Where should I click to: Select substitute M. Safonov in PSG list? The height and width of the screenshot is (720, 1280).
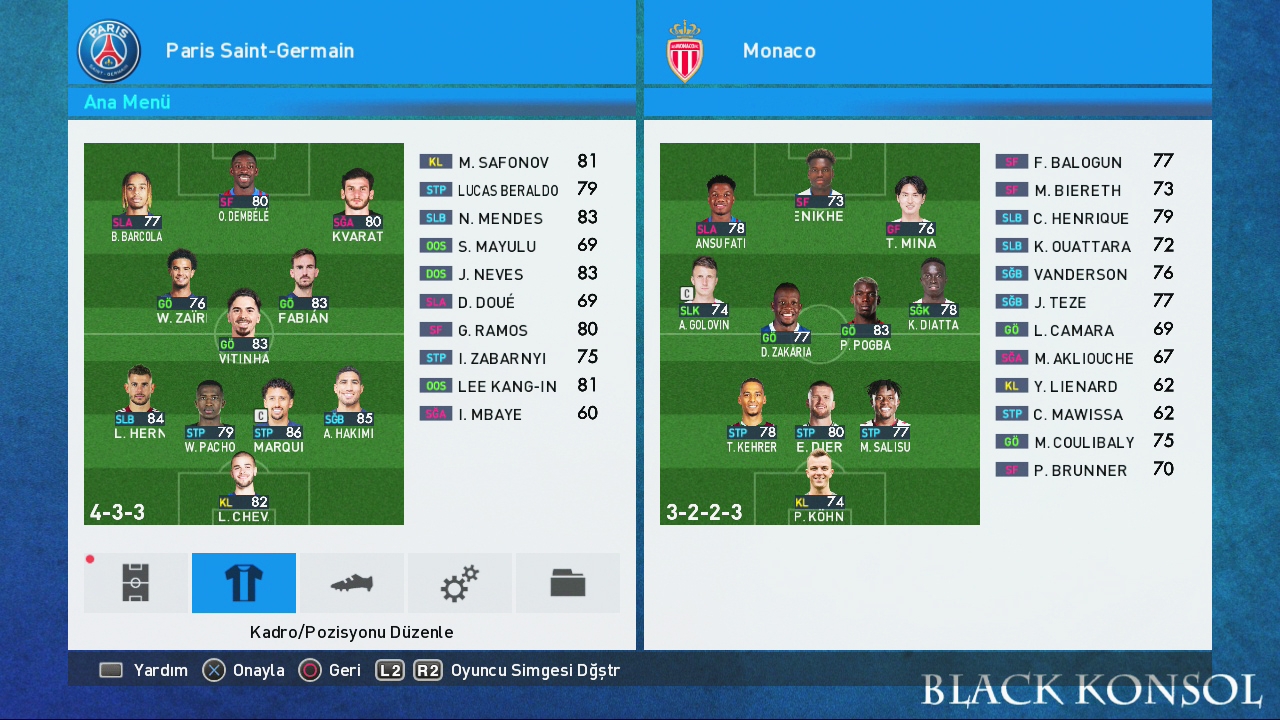point(504,162)
